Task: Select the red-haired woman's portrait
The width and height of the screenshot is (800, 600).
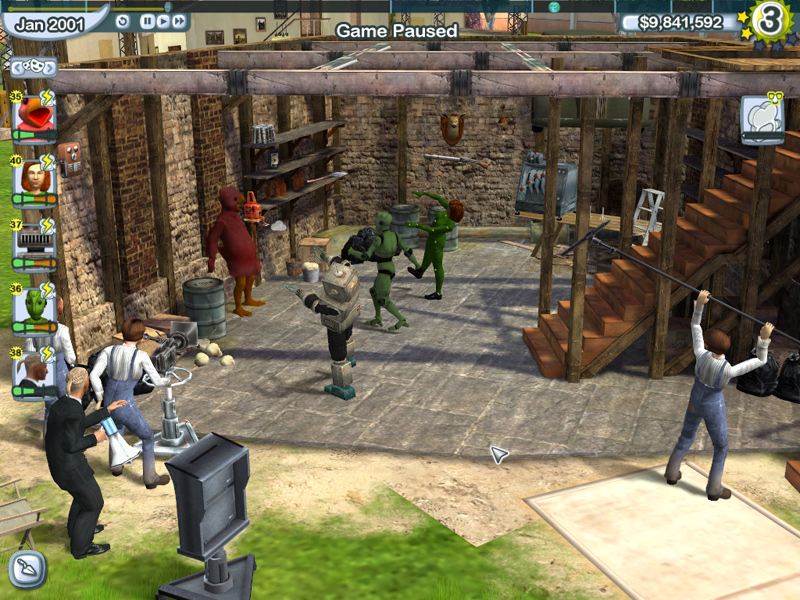Action: (x=34, y=178)
